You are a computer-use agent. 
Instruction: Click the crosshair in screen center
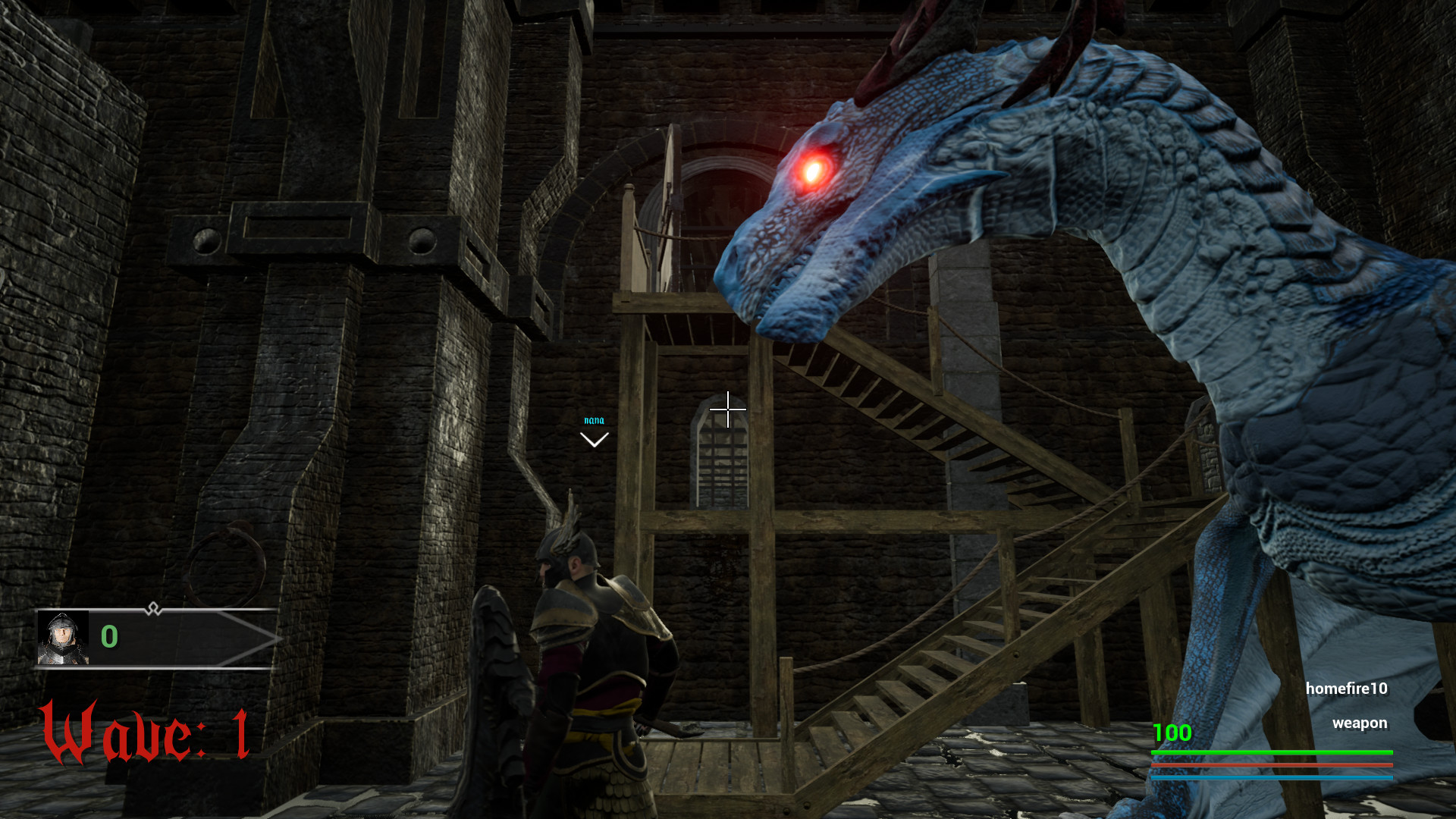click(727, 409)
